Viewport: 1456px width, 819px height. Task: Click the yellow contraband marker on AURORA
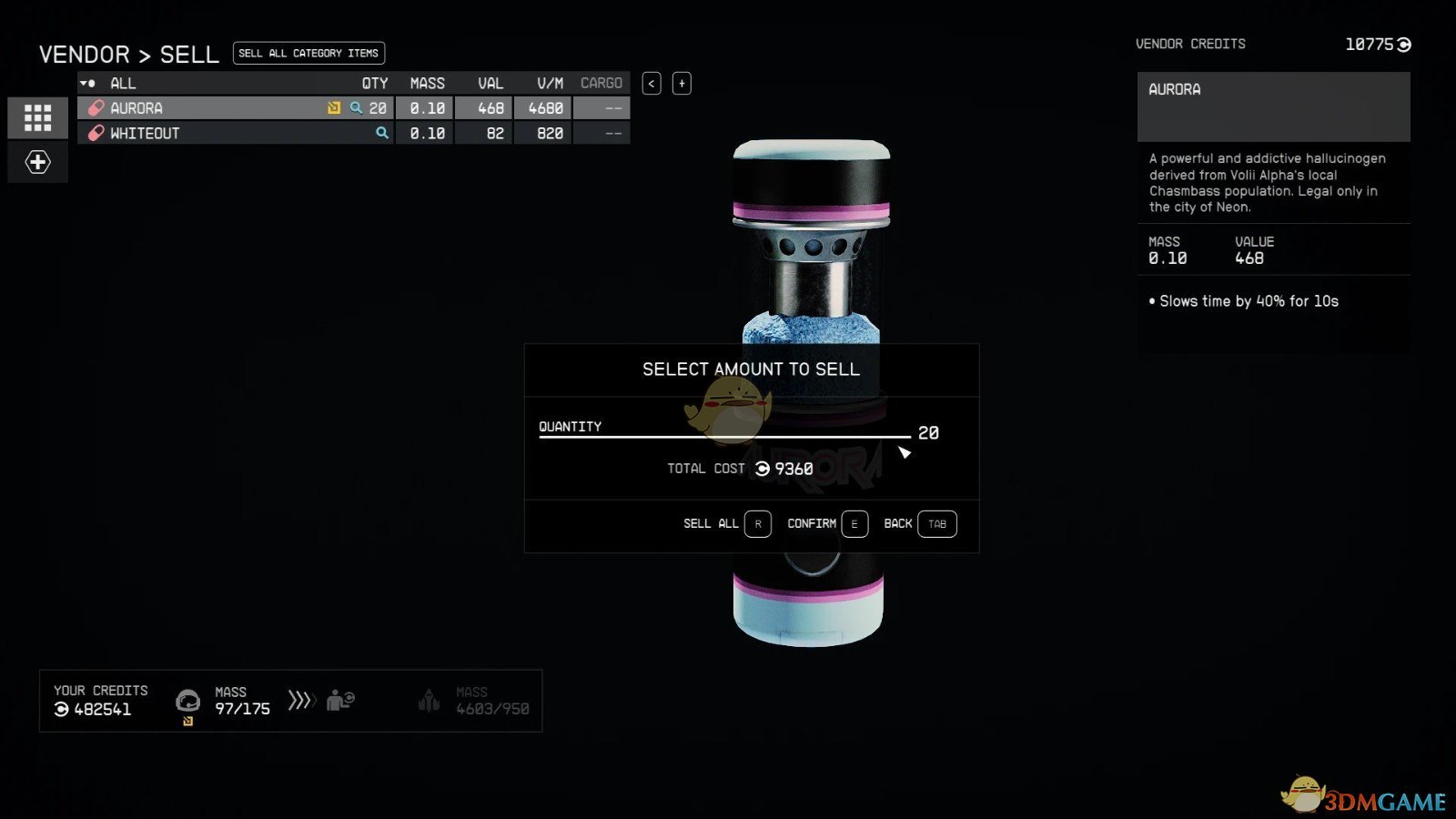(x=333, y=107)
